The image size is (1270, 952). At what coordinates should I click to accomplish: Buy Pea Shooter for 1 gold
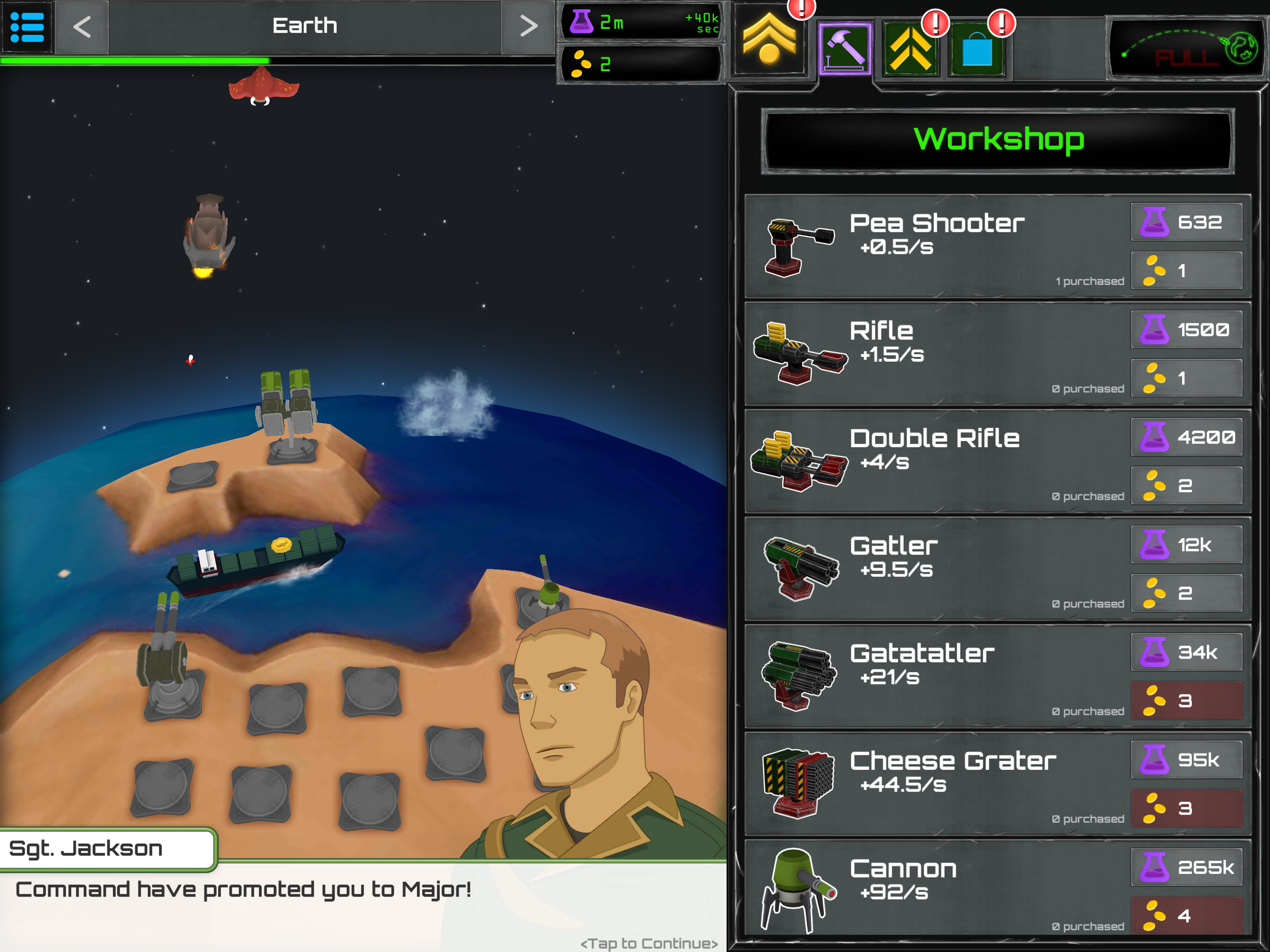1186,271
